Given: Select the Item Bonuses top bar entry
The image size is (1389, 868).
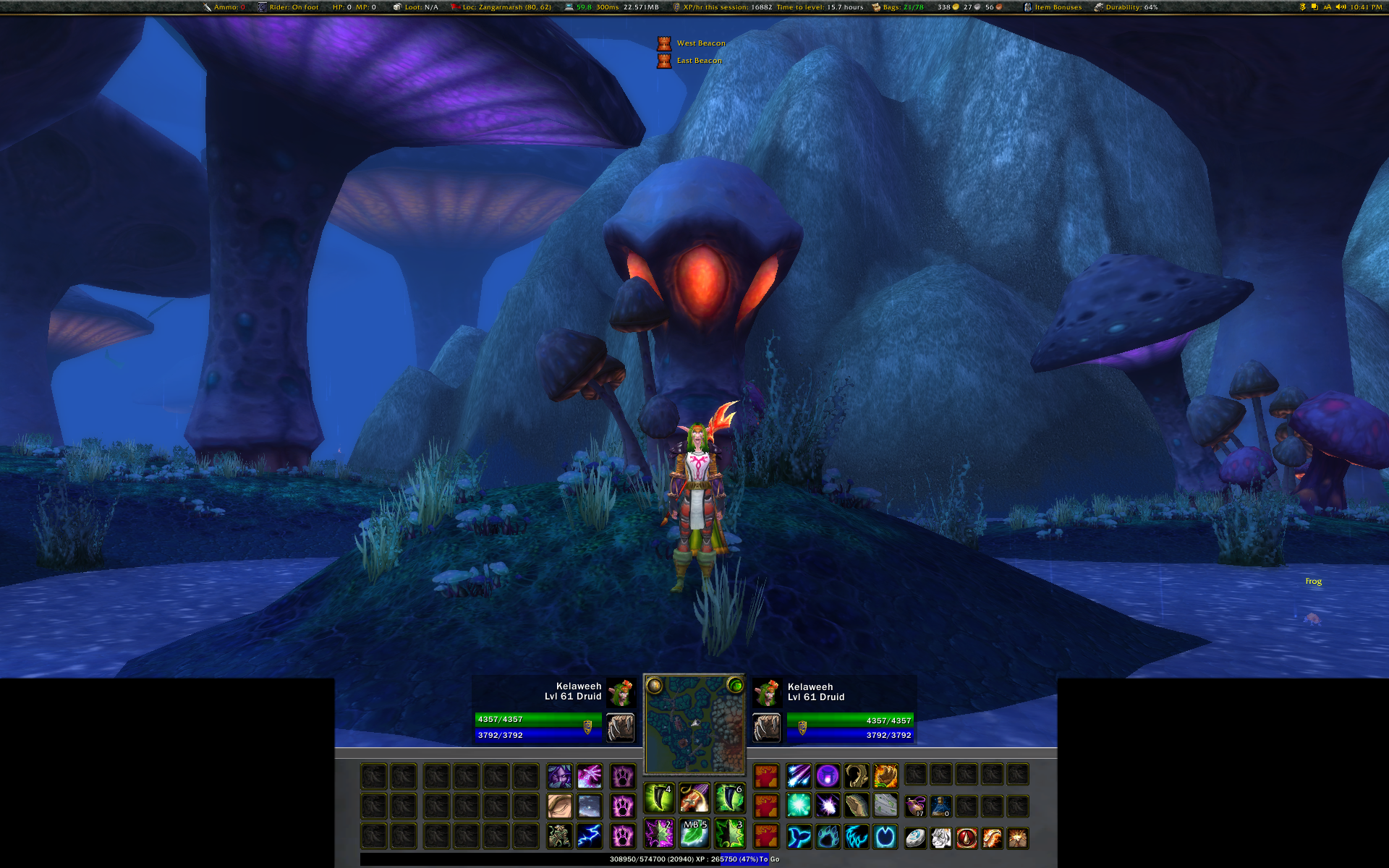Looking at the screenshot, I should click(1053, 7).
